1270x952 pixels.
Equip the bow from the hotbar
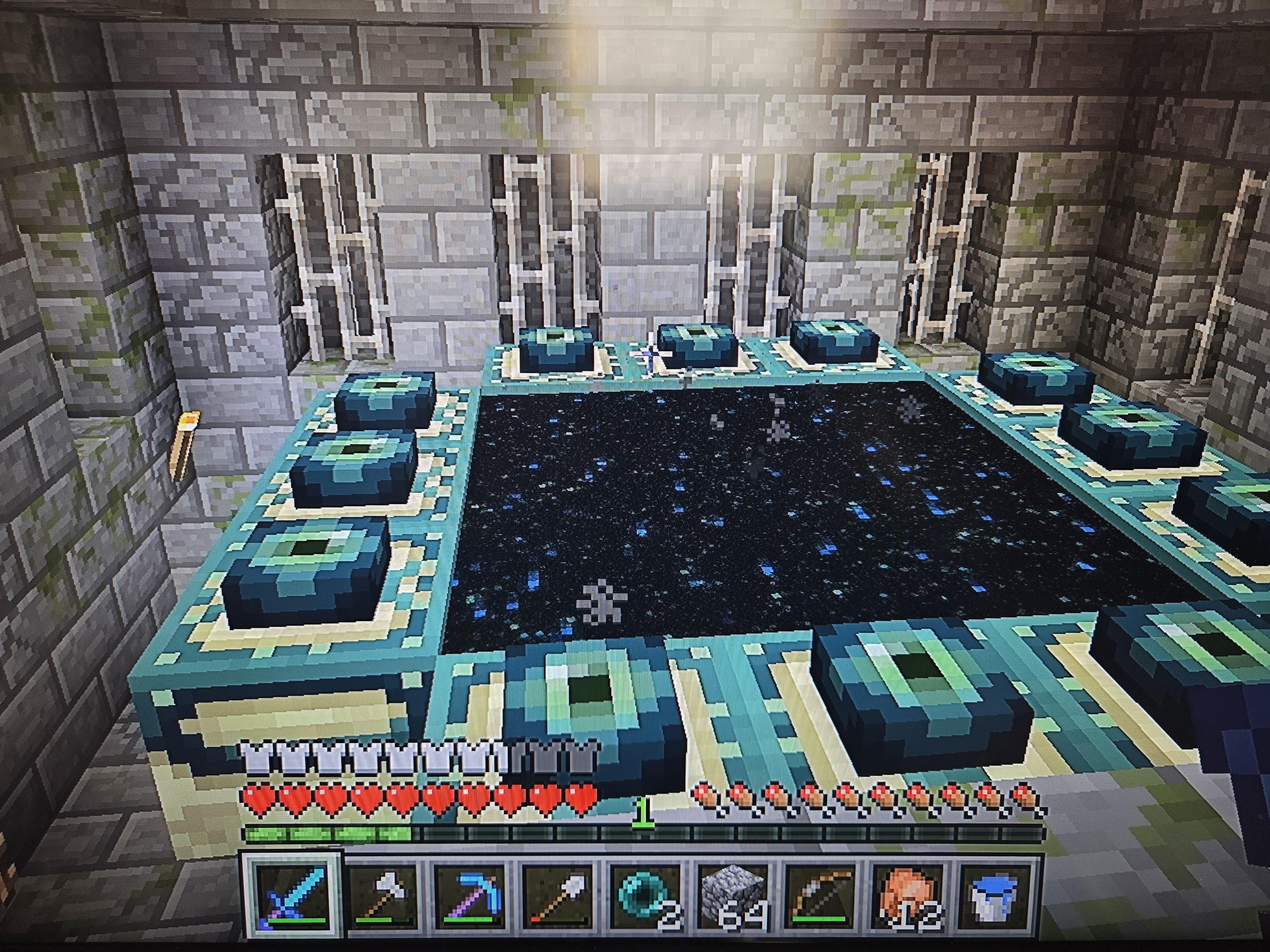pos(820,899)
